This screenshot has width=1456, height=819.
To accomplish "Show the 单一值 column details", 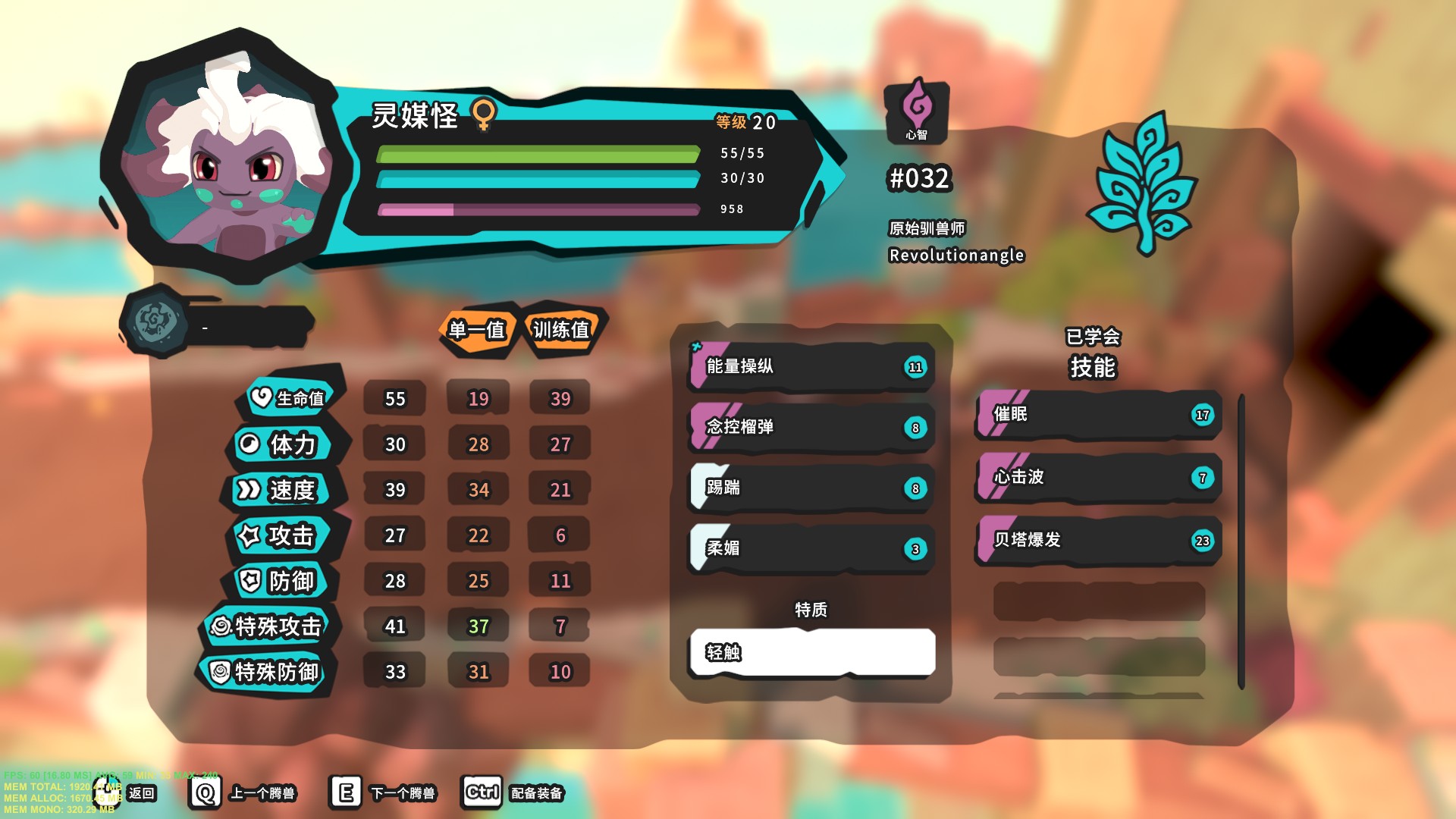I will [x=477, y=330].
